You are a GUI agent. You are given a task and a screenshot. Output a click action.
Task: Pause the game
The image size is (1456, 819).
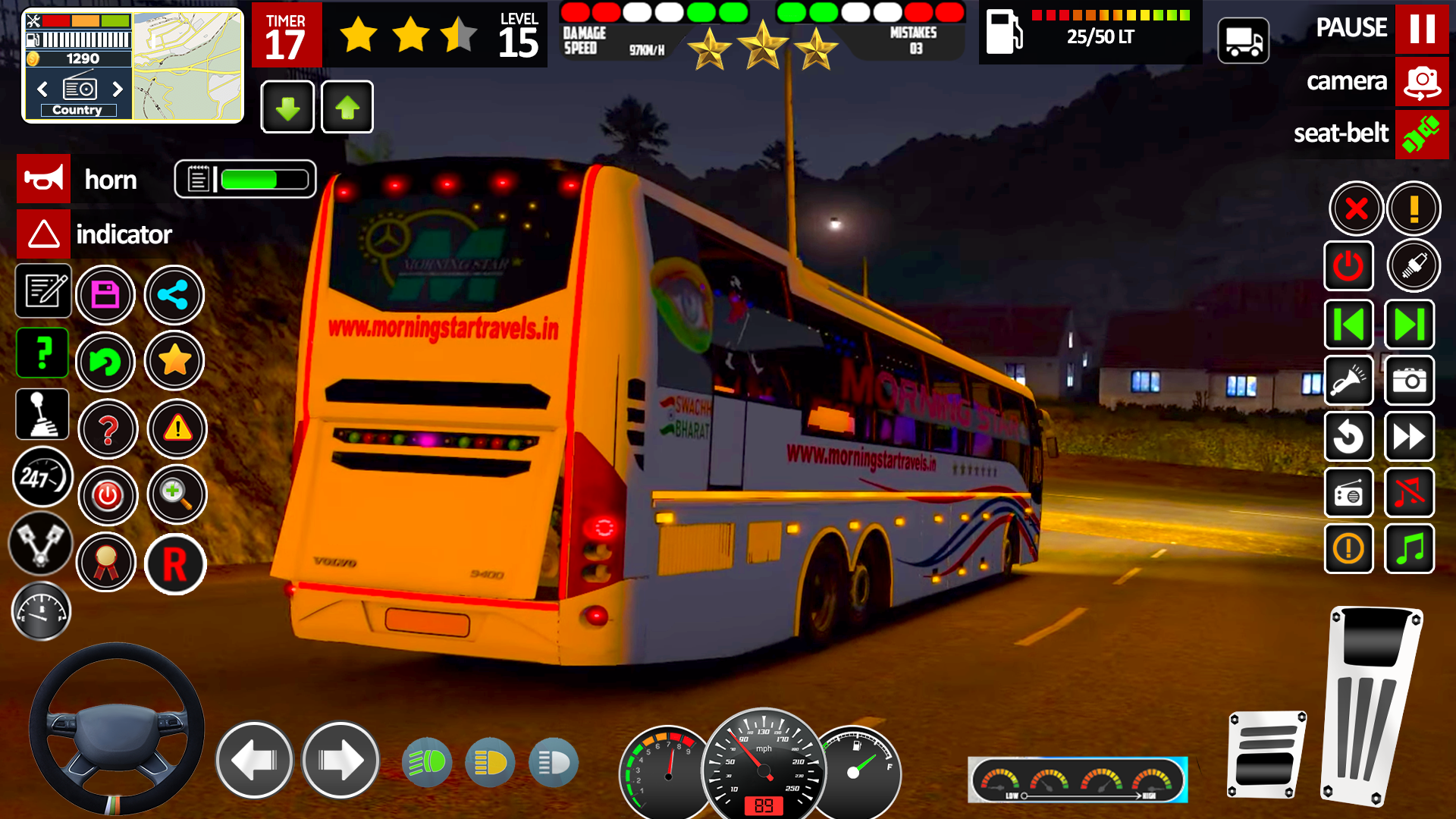tap(1423, 28)
